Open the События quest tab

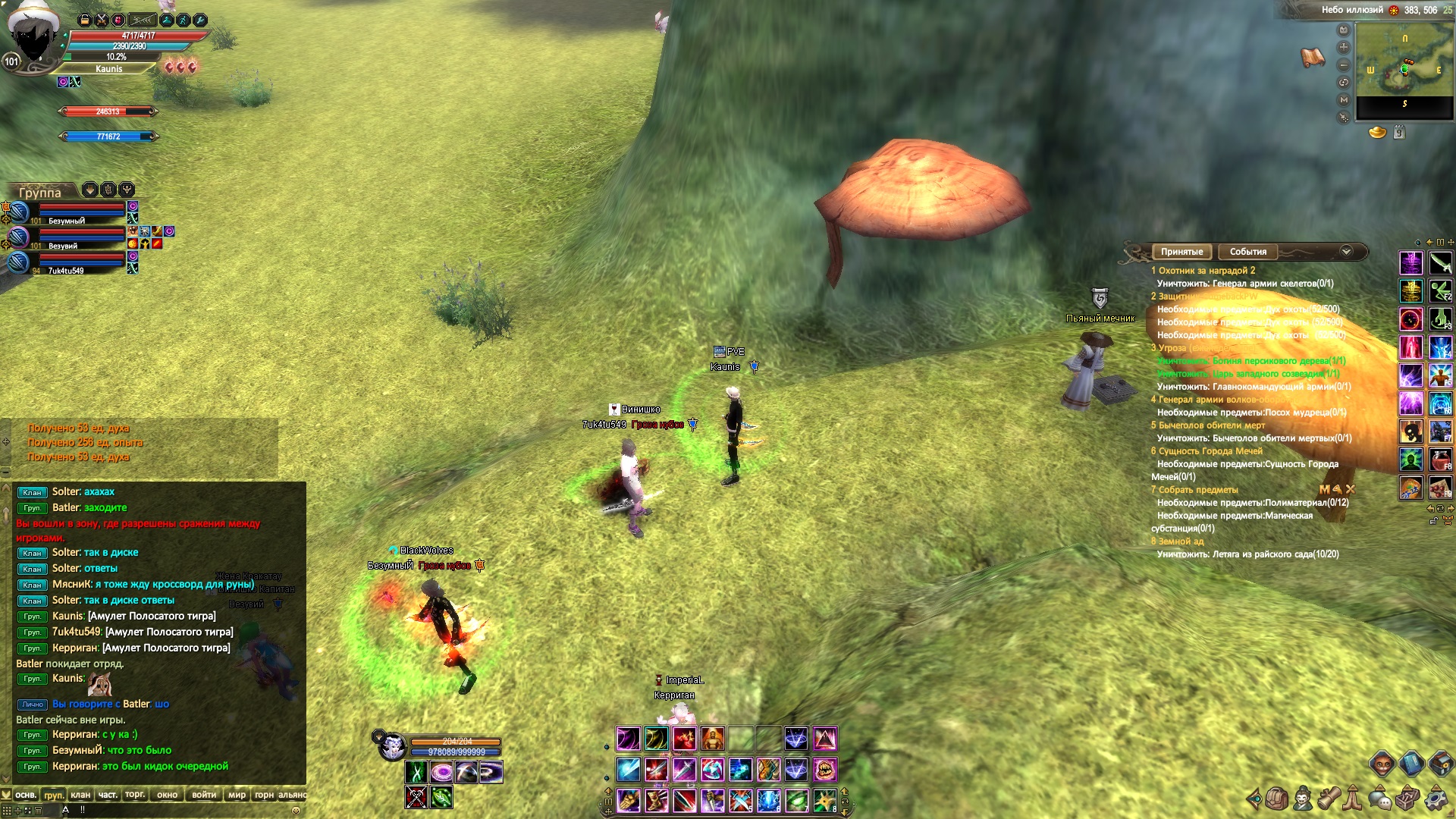tap(1247, 252)
